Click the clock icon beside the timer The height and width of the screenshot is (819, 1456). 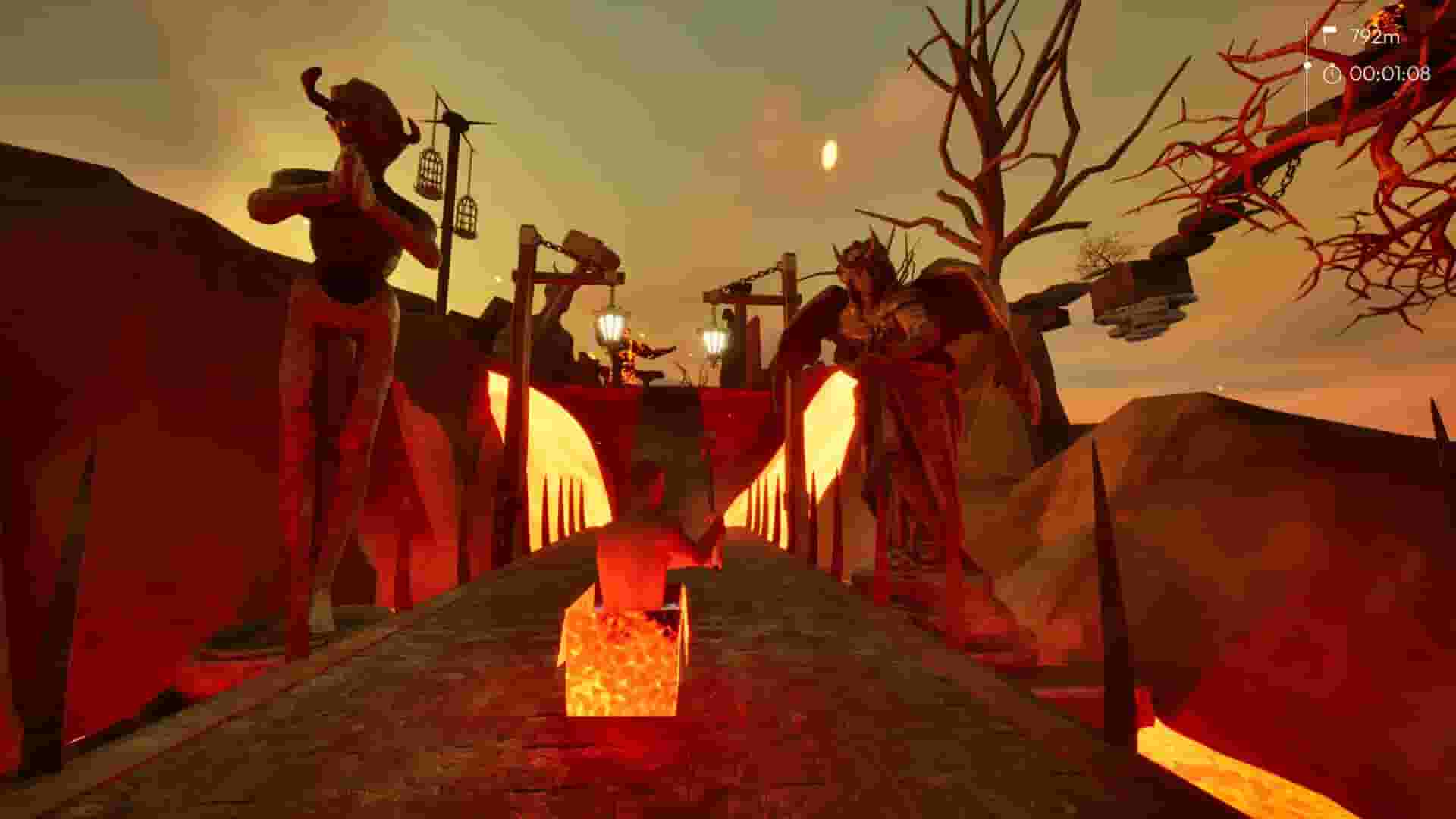pos(1332,74)
